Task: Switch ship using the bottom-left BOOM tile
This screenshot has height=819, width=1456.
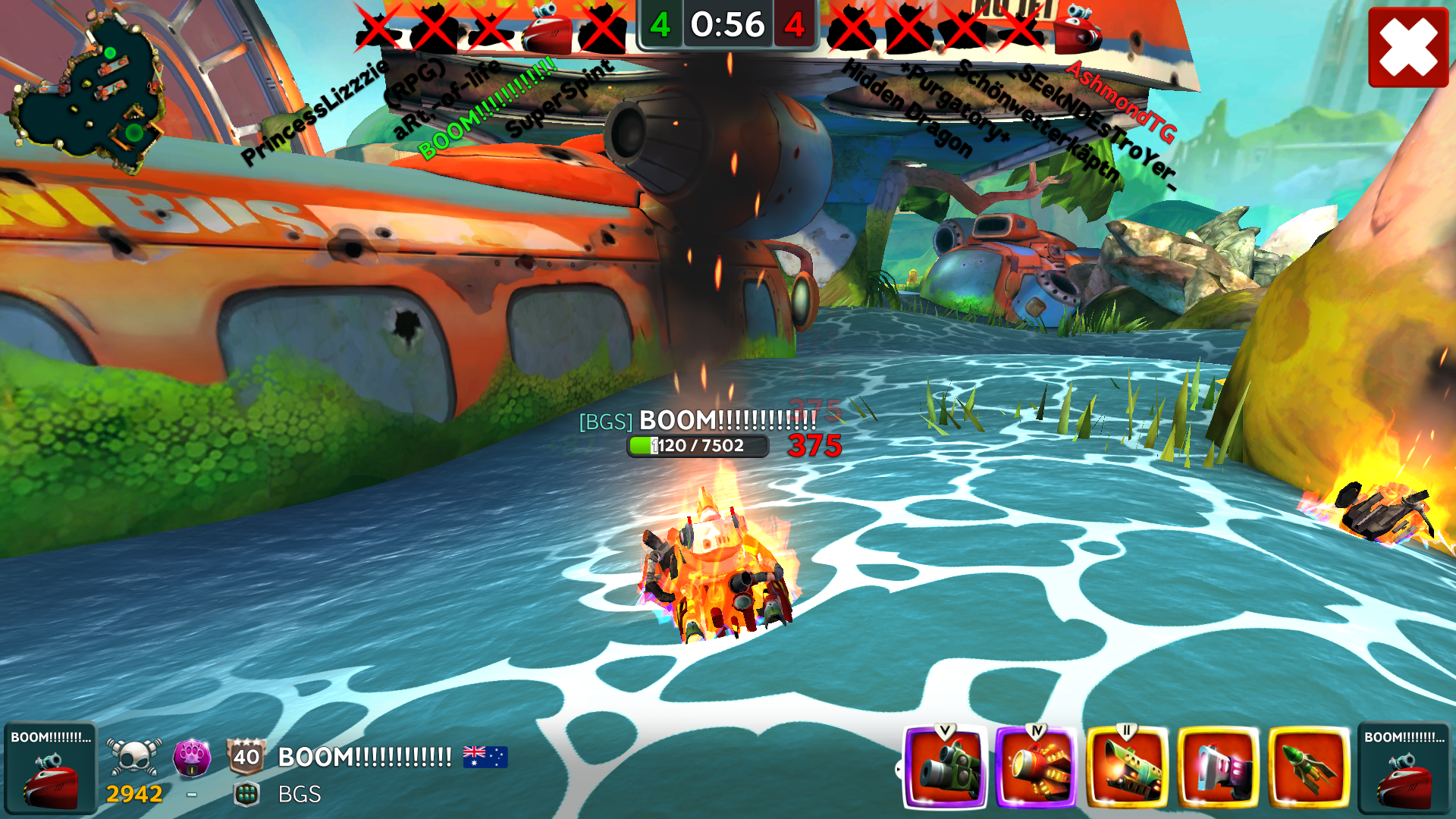Action: 50,767
